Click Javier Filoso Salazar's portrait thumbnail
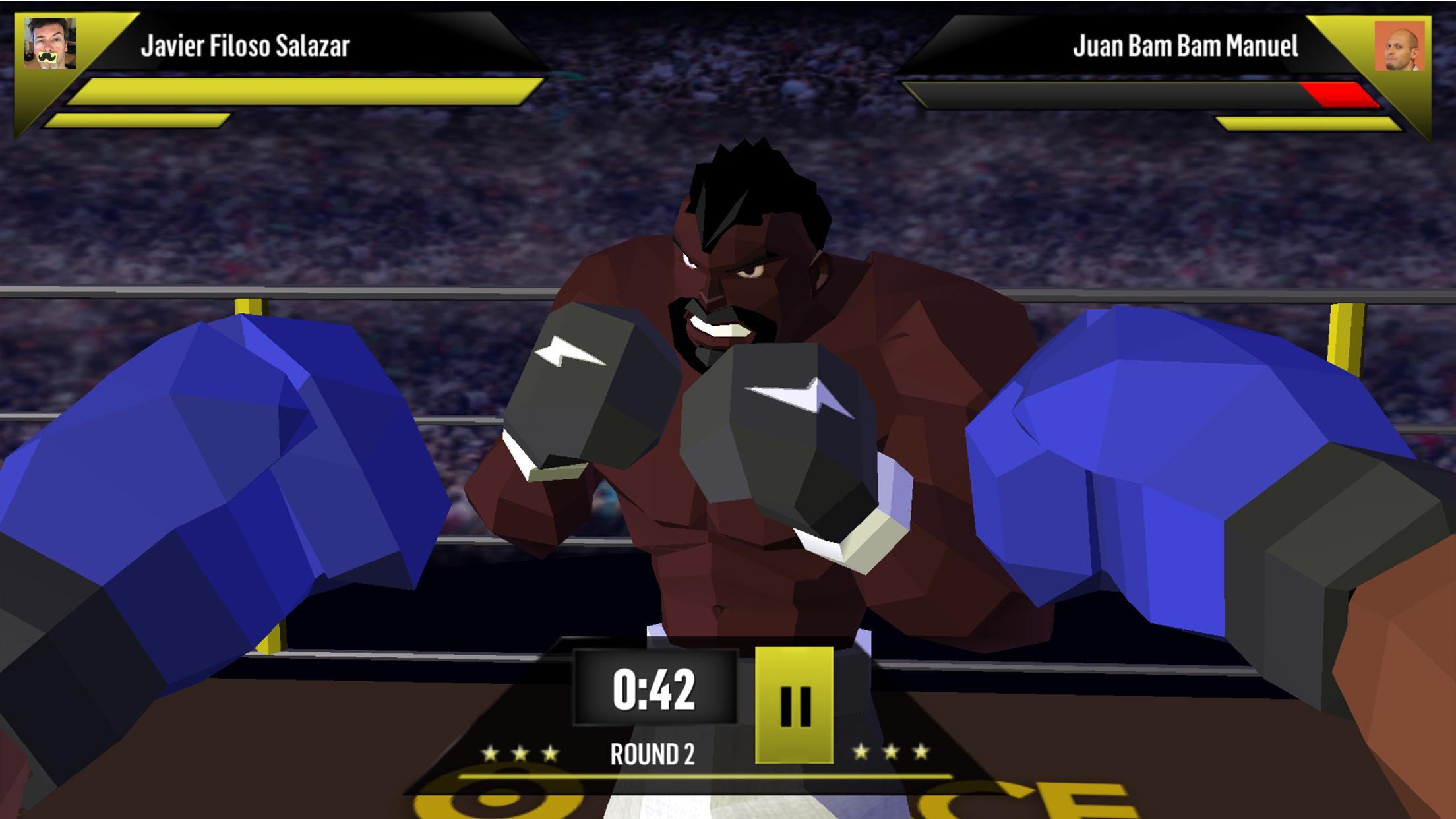 click(x=50, y=44)
